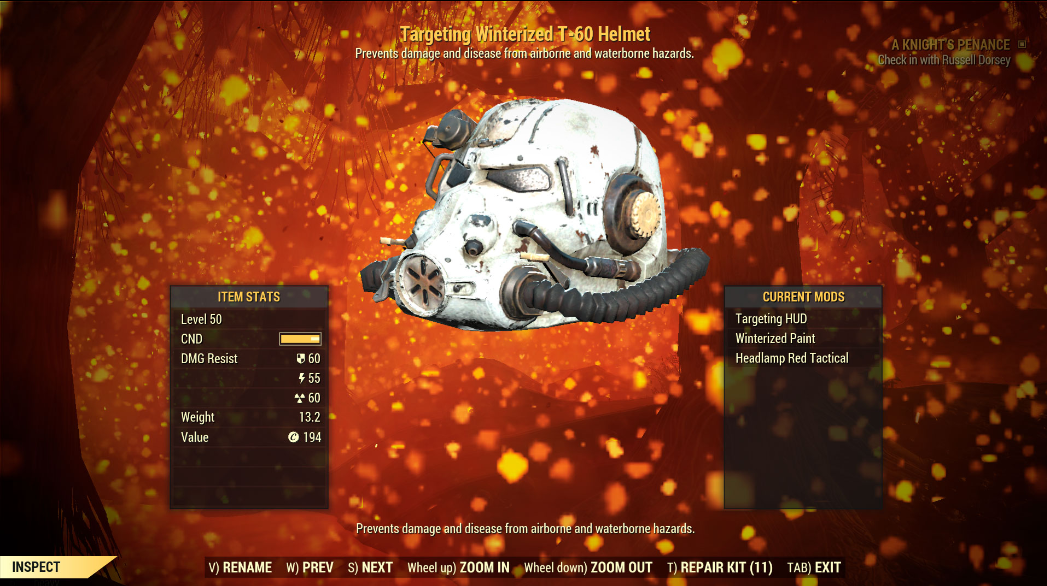
Task: Select the ZOOM OUT option
Action: pos(589,568)
